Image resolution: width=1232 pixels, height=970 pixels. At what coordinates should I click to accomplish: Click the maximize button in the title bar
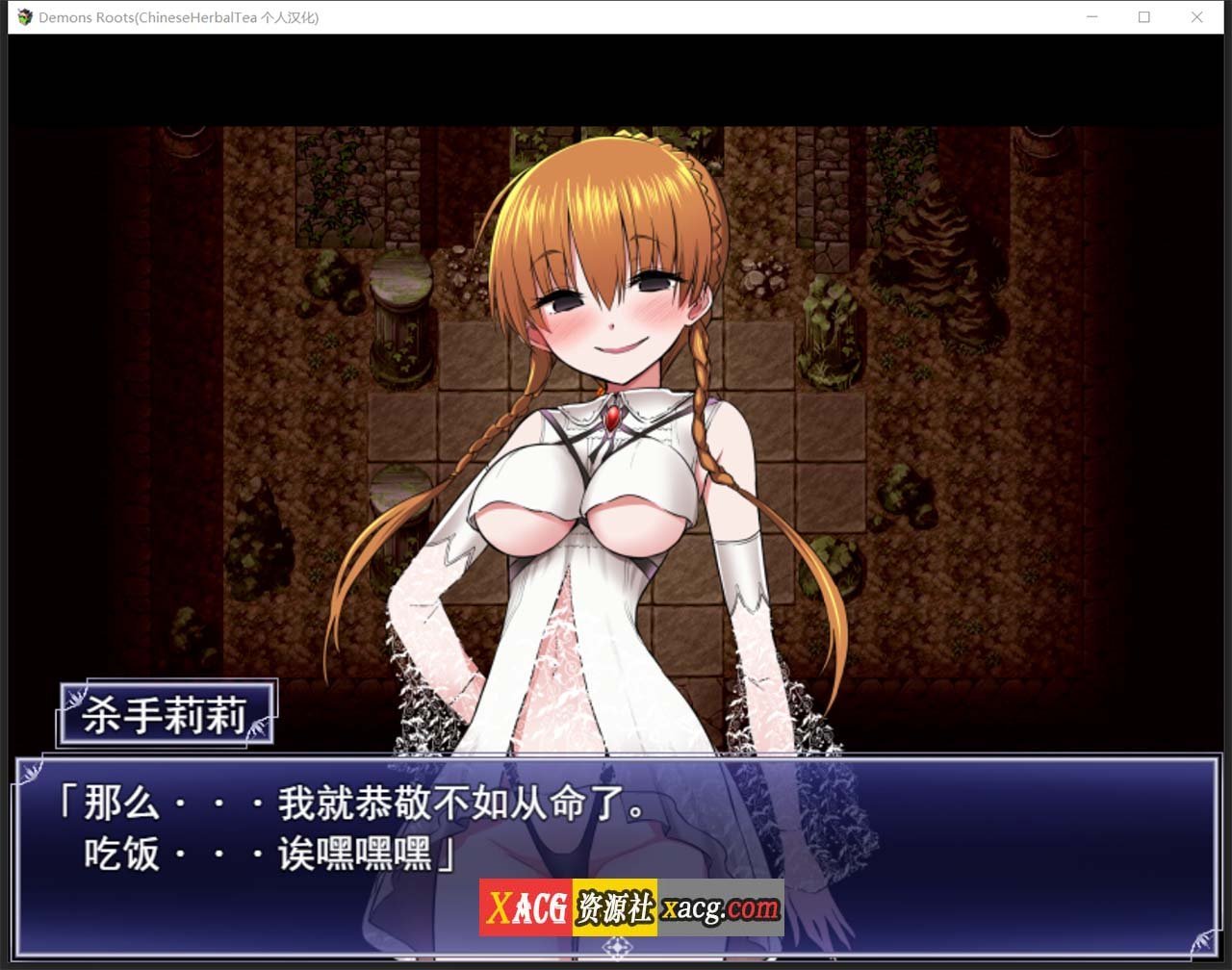[x=1144, y=17]
